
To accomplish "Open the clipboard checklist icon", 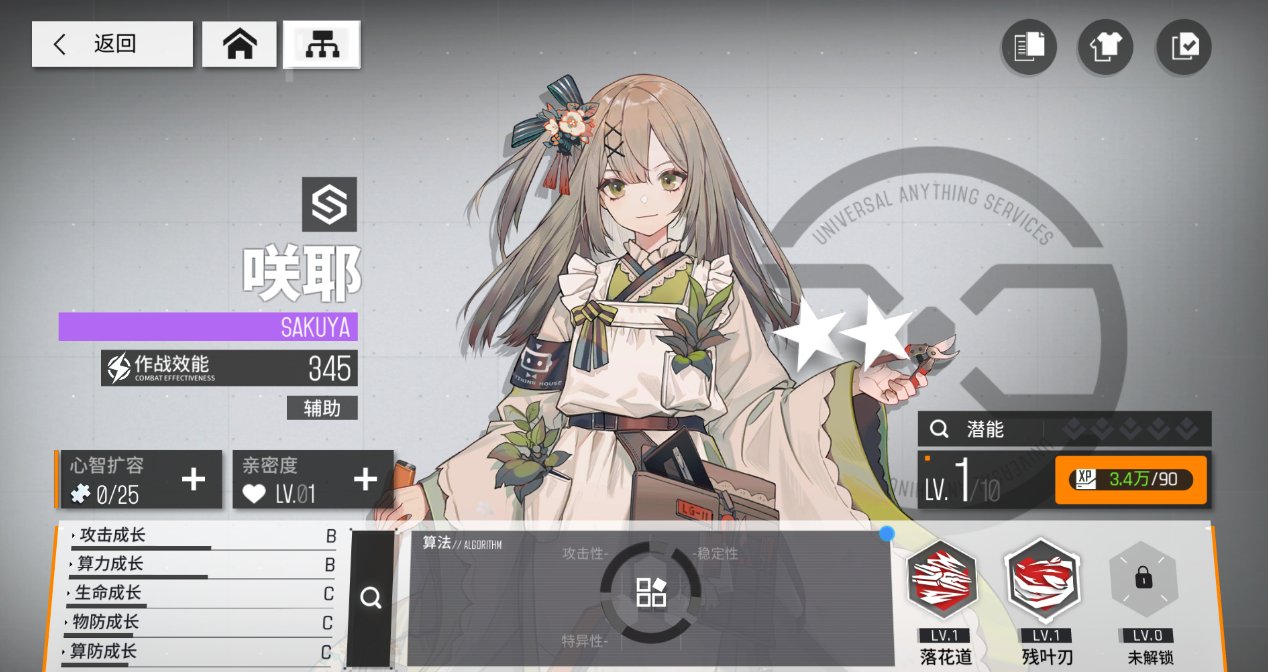I will tap(1183, 47).
